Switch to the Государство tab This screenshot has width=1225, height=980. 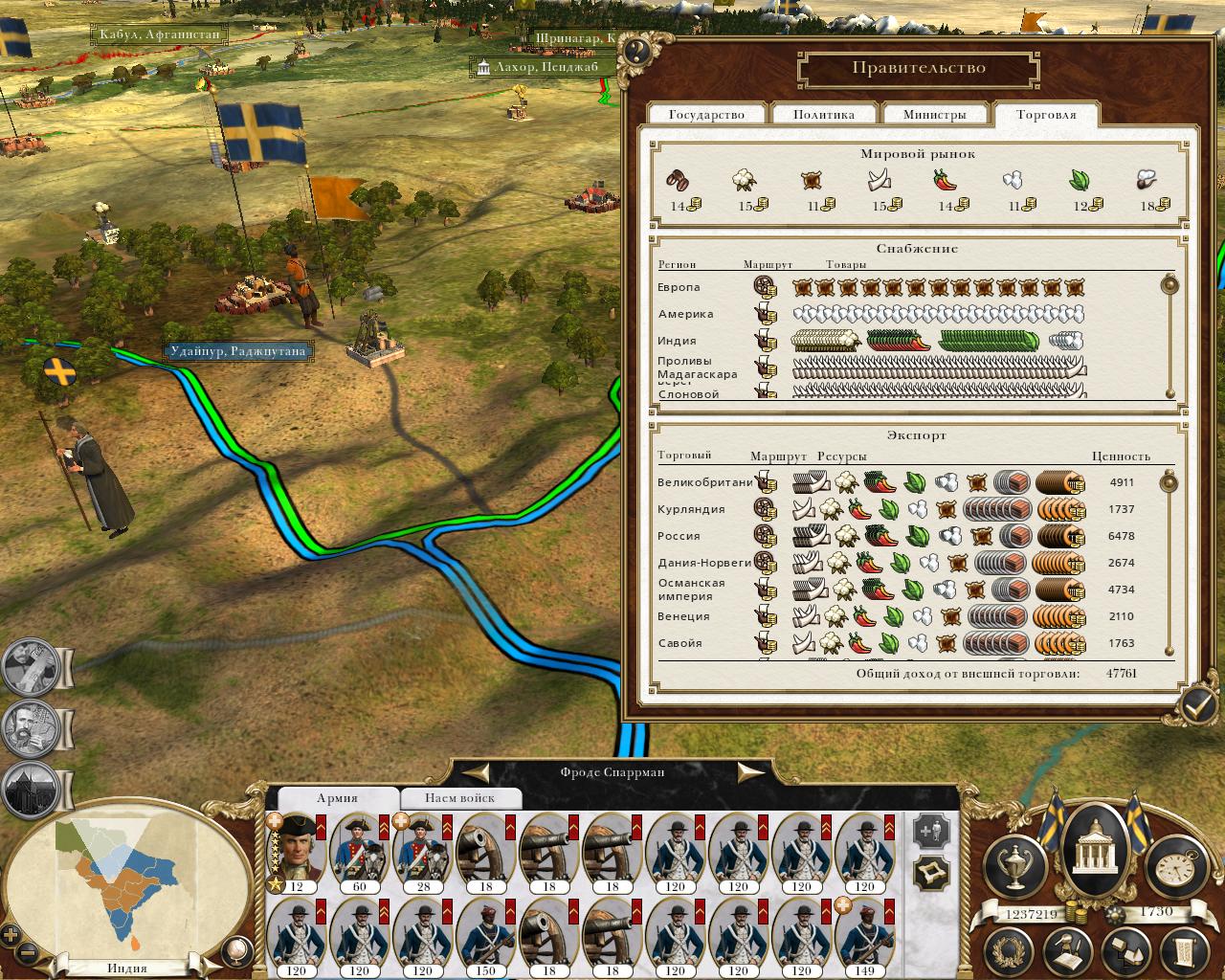pos(706,115)
